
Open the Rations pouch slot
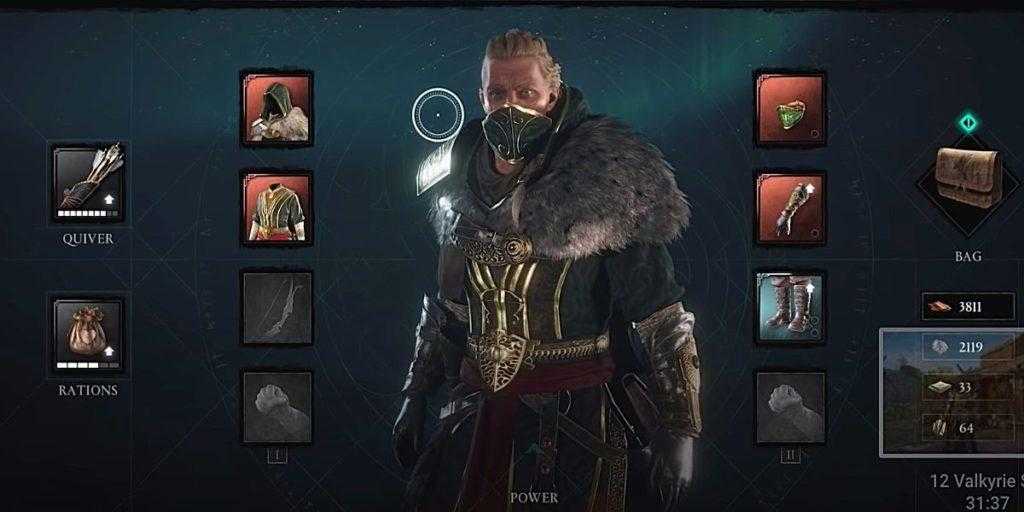click(88, 334)
